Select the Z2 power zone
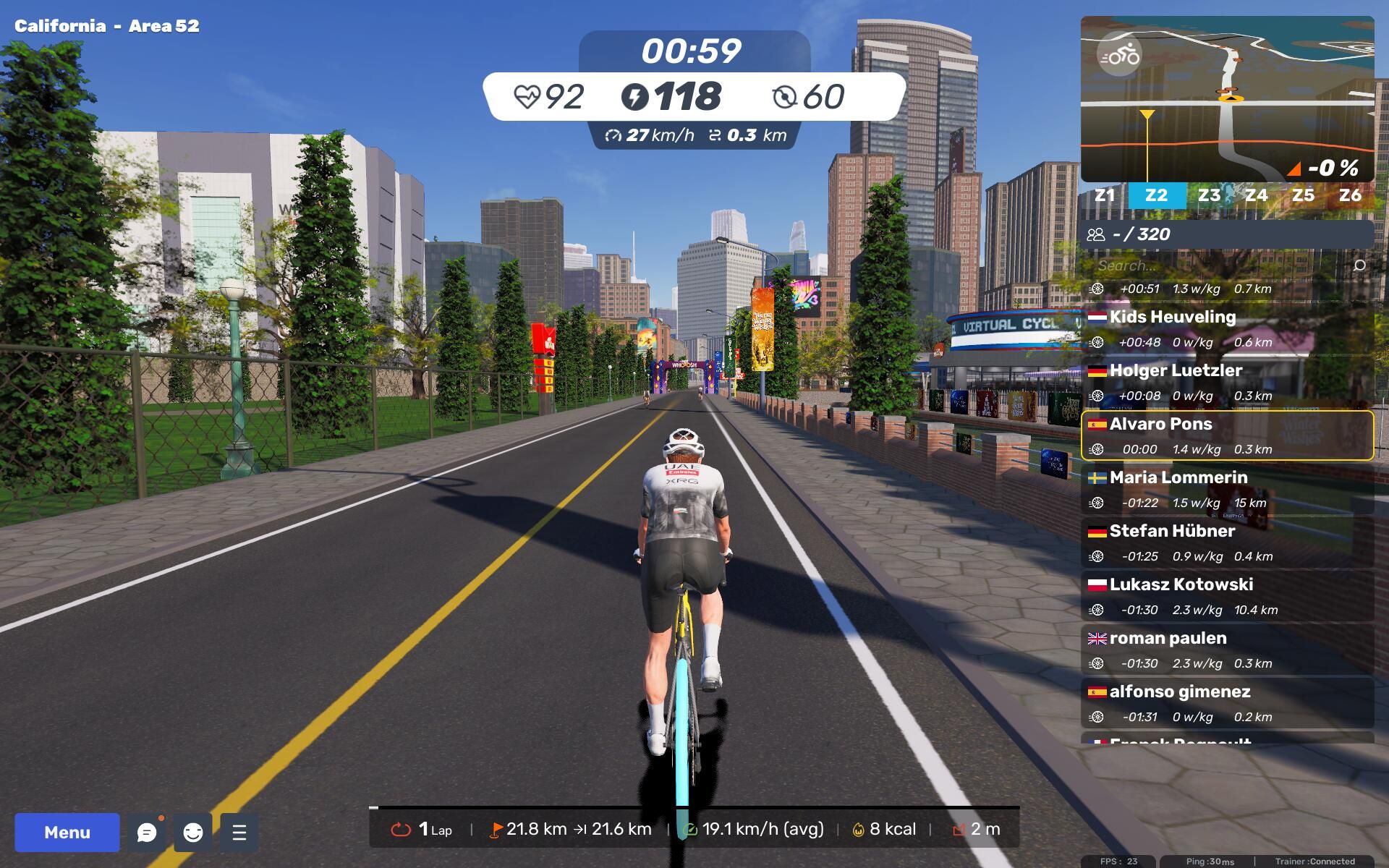The image size is (1389, 868). coord(1156,195)
